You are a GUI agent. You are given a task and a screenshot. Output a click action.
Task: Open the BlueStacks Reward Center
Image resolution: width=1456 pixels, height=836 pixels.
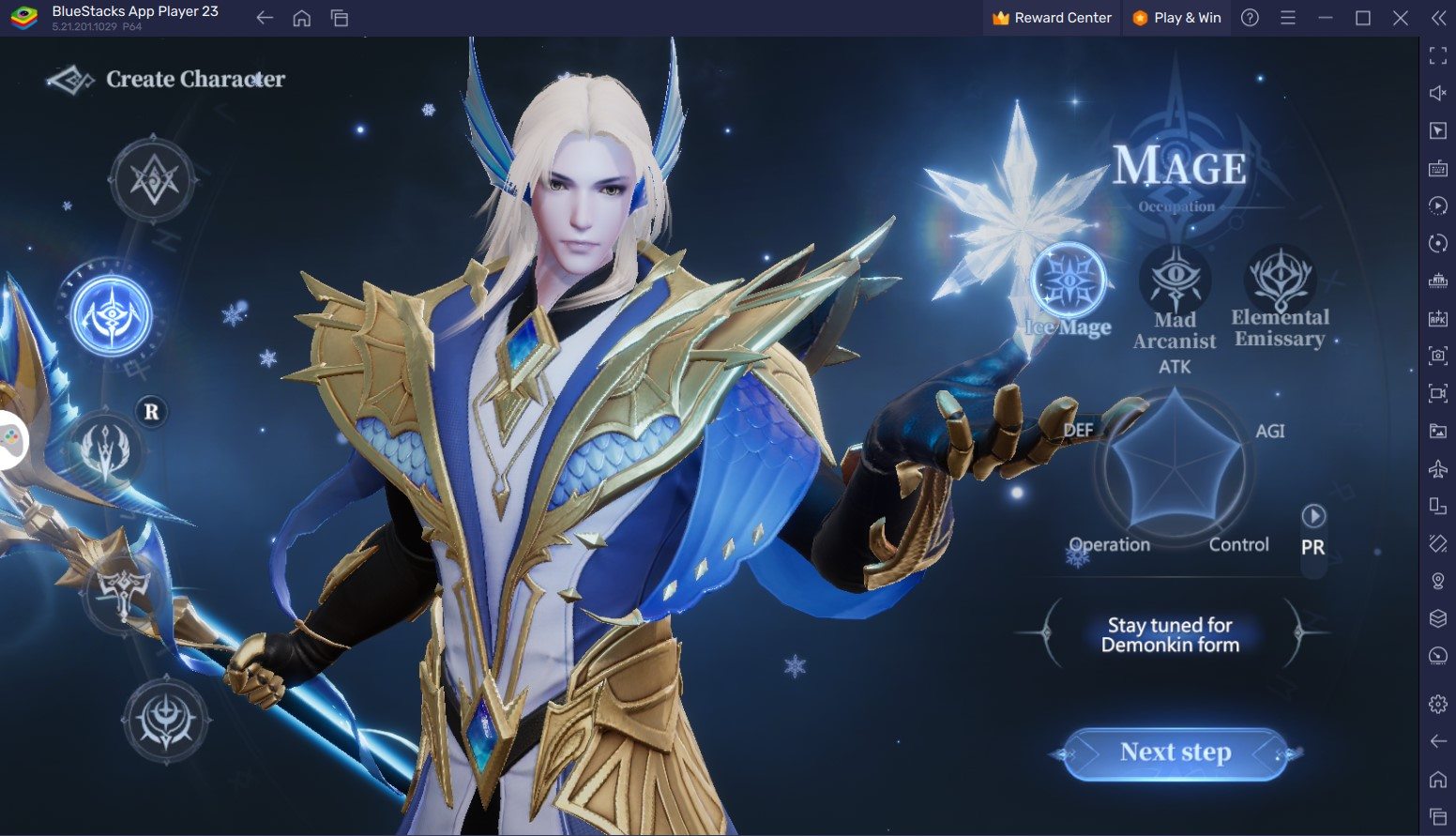1052,18
